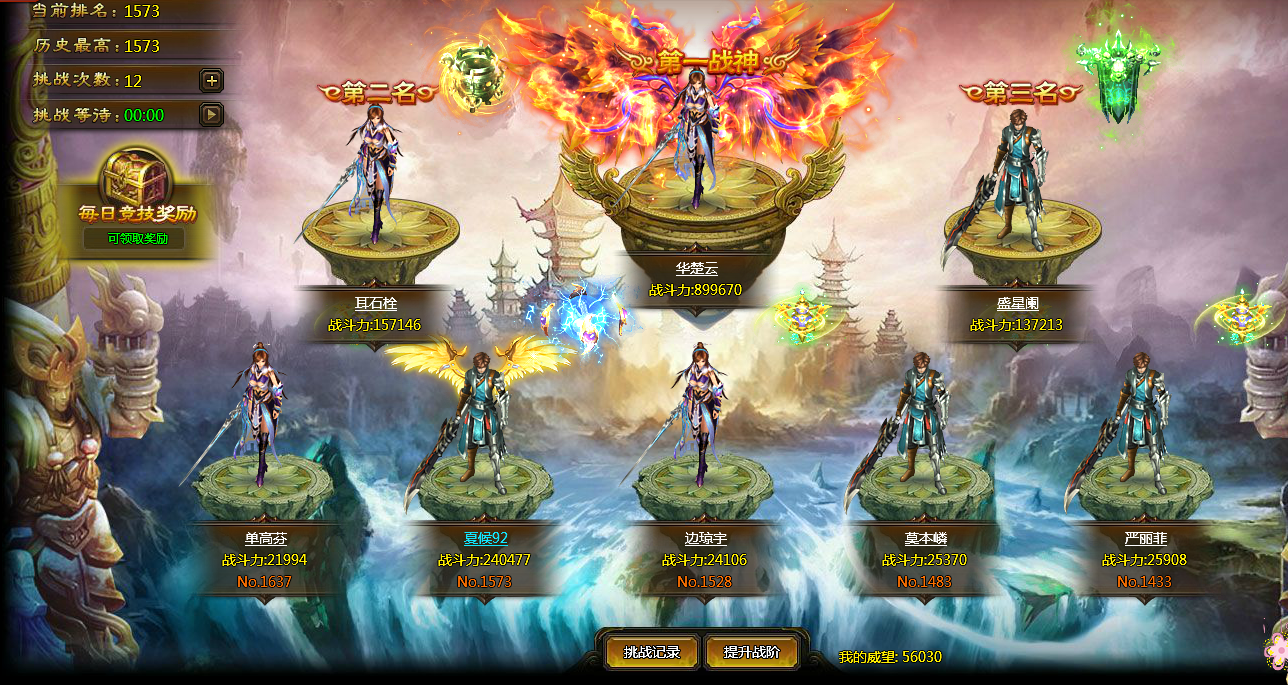Open the daily arena reward chest
Viewport: 1288px width, 685px height.
137,179
